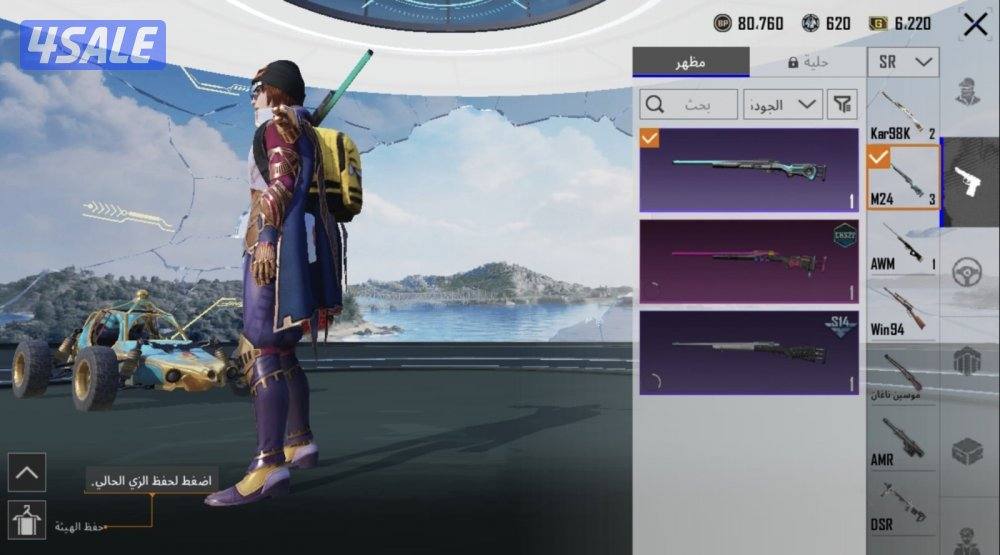Viewport: 1000px width, 555px height.
Task: Select Kar98K in the weapon list
Action: coord(903,114)
